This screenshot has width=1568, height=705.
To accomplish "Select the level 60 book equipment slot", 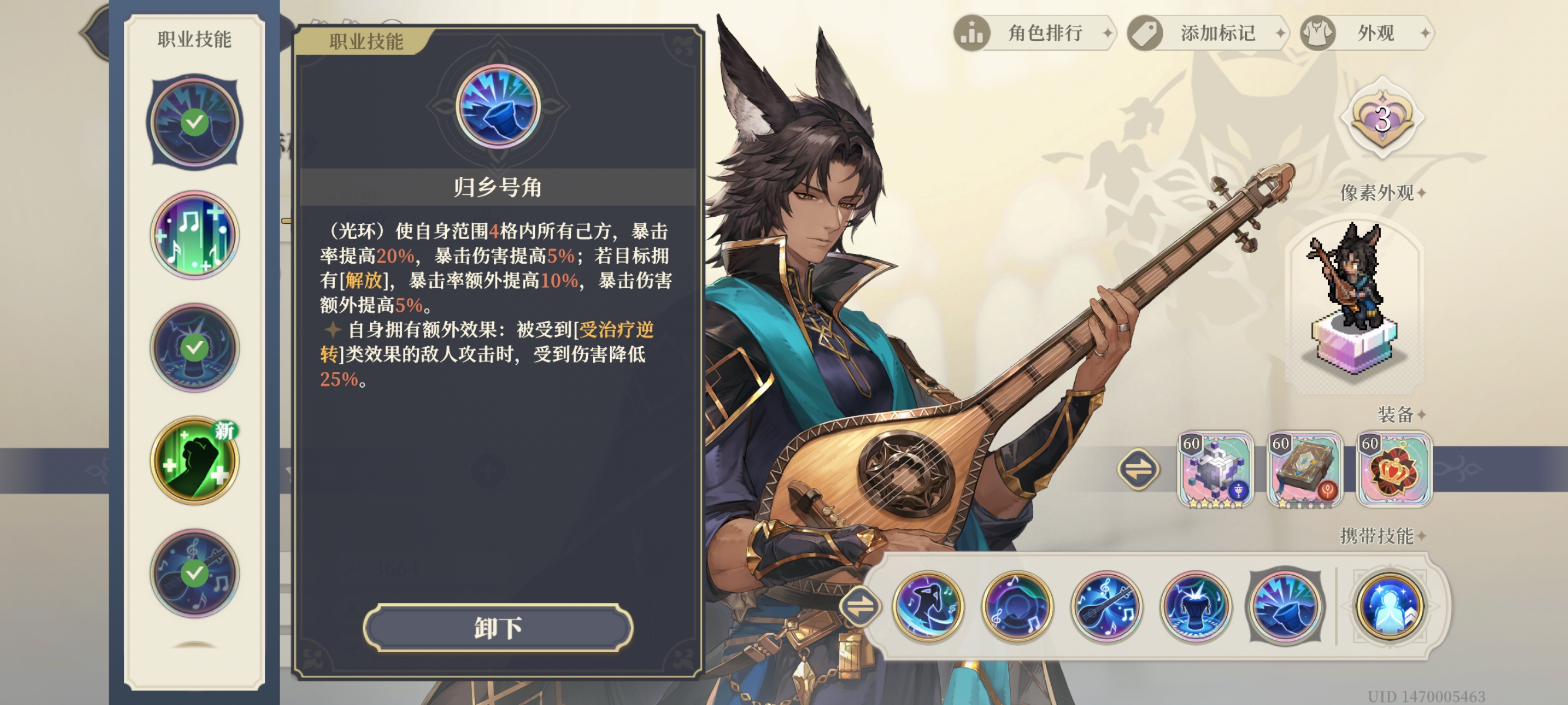I will (1304, 469).
